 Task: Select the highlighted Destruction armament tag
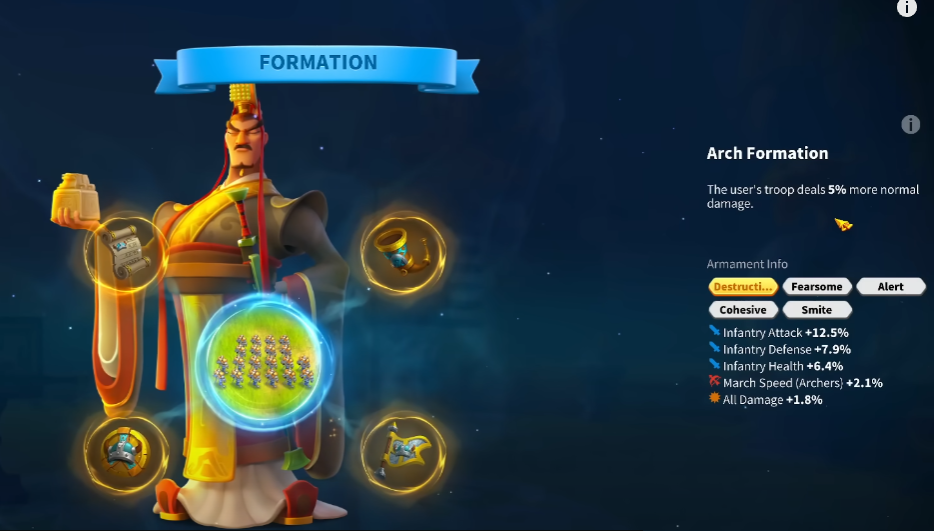tap(743, 287)
